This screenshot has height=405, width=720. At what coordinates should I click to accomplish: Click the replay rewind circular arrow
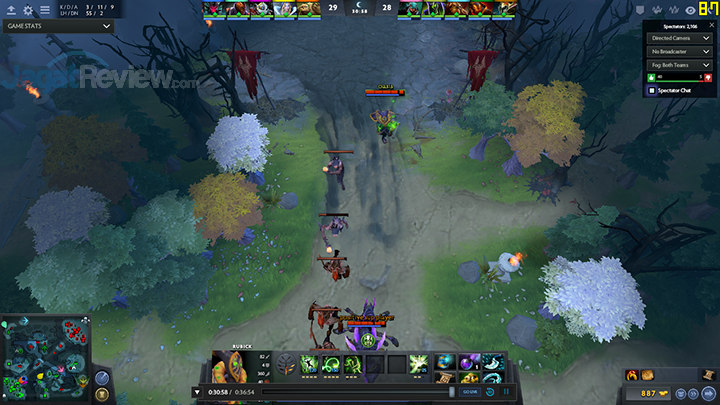[490, 392]
